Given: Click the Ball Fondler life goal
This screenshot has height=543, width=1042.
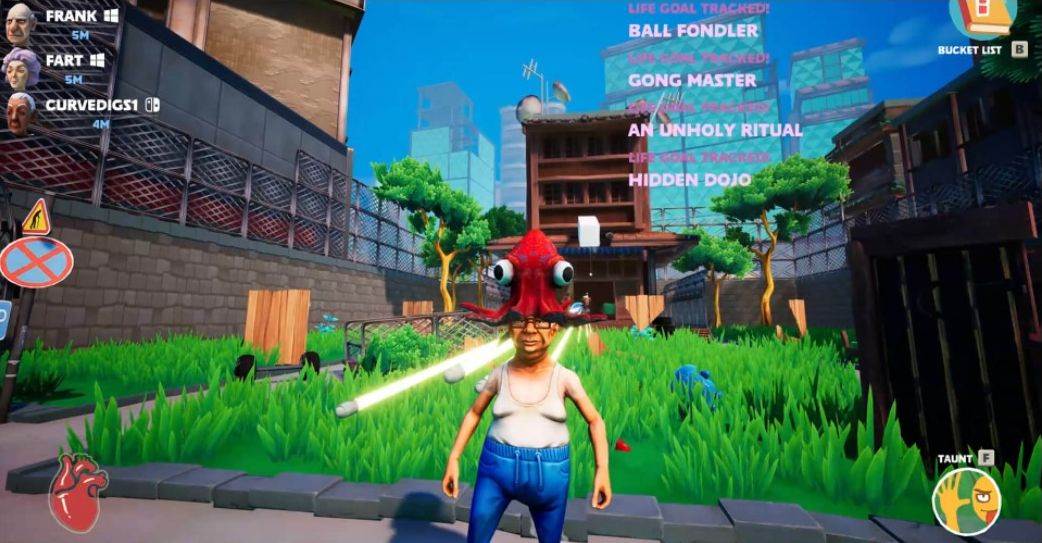Looking at the screenshot, I should tap(693, 31).
